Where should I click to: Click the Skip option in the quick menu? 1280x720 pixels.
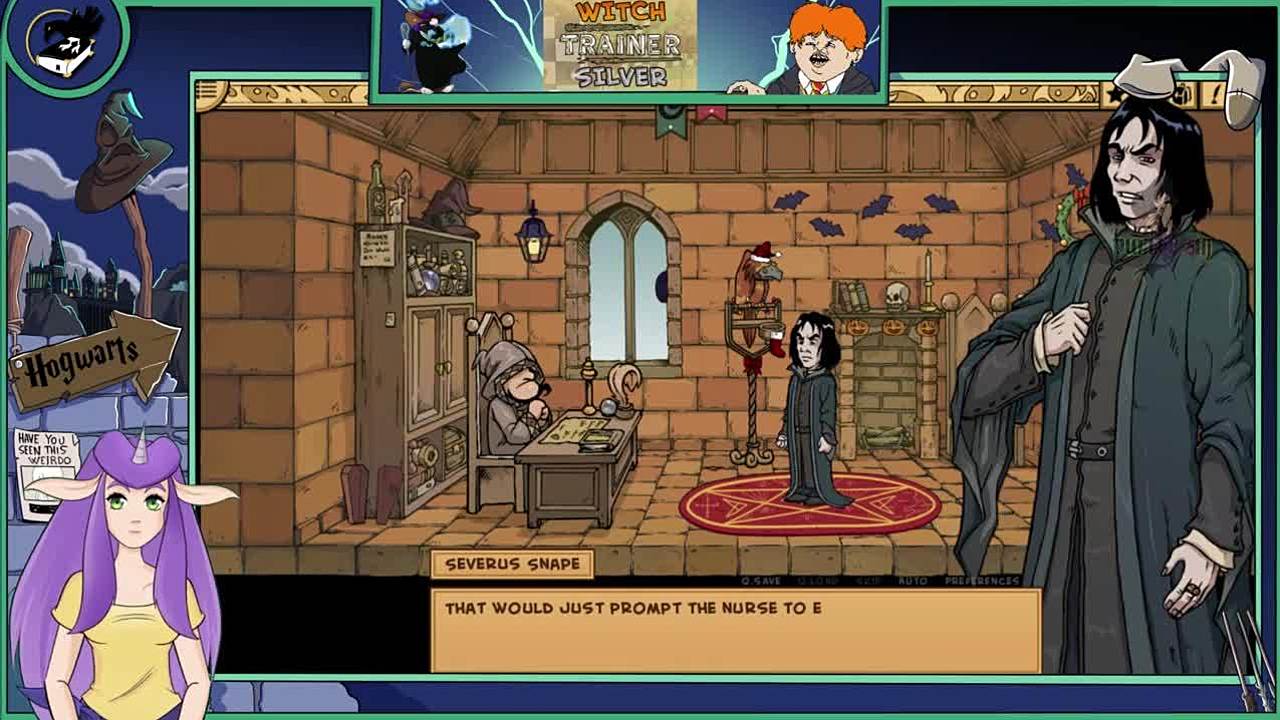(867, 581)
